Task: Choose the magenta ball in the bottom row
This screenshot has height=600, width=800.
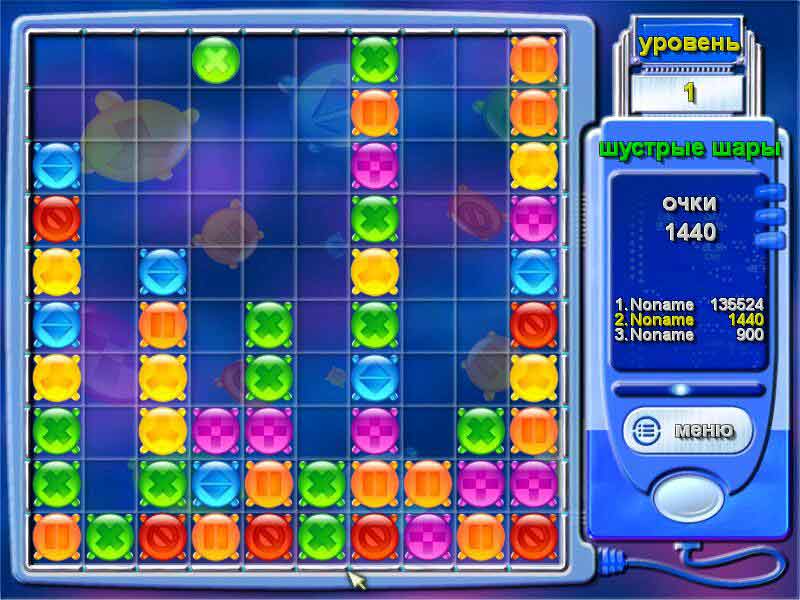Action: pos(428,537)
